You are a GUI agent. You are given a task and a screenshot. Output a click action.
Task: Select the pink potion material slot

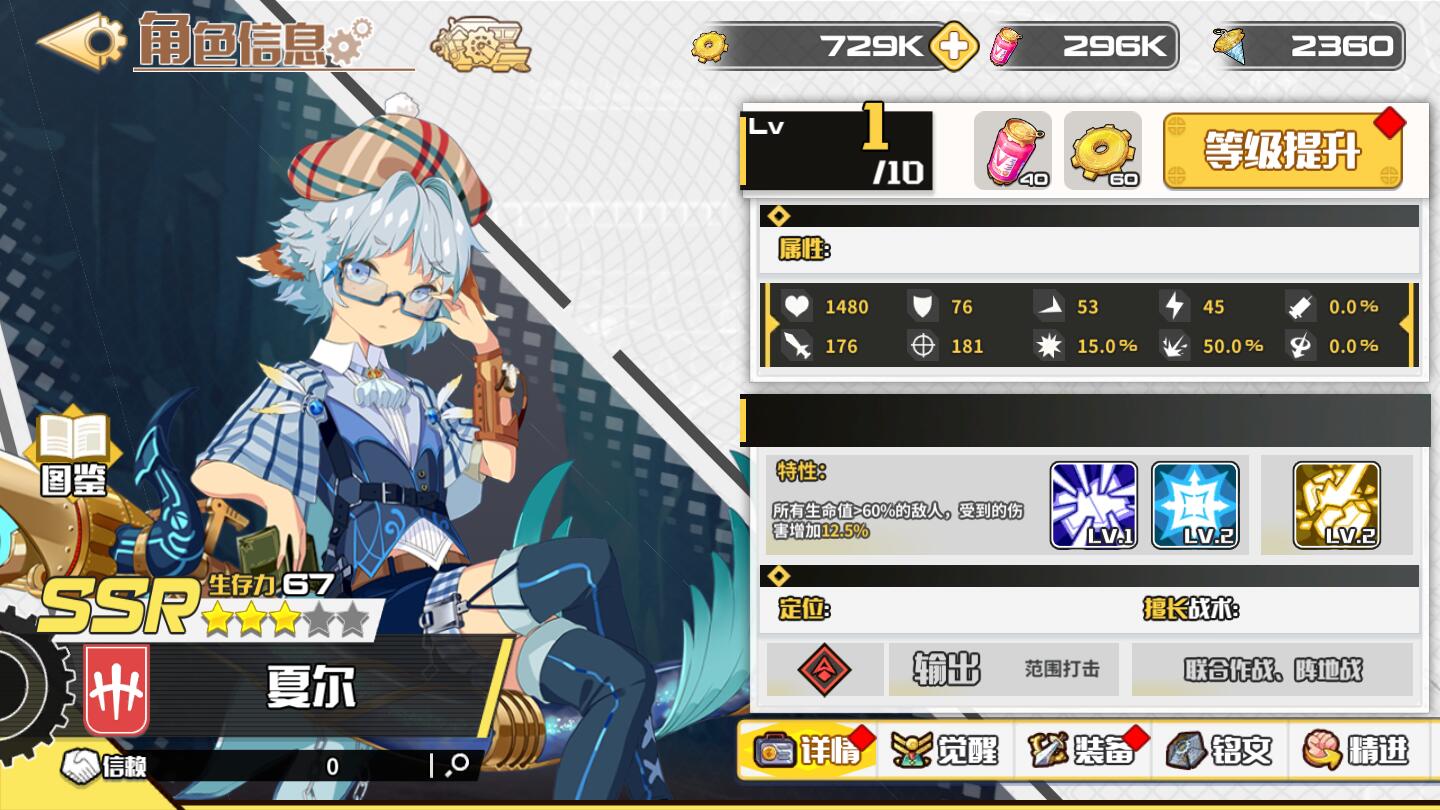pos(1012,151)
